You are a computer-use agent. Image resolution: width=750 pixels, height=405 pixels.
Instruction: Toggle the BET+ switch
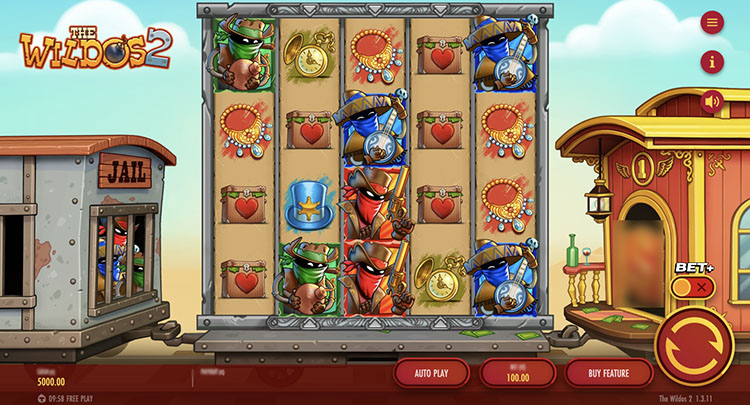tap(692, 287)
